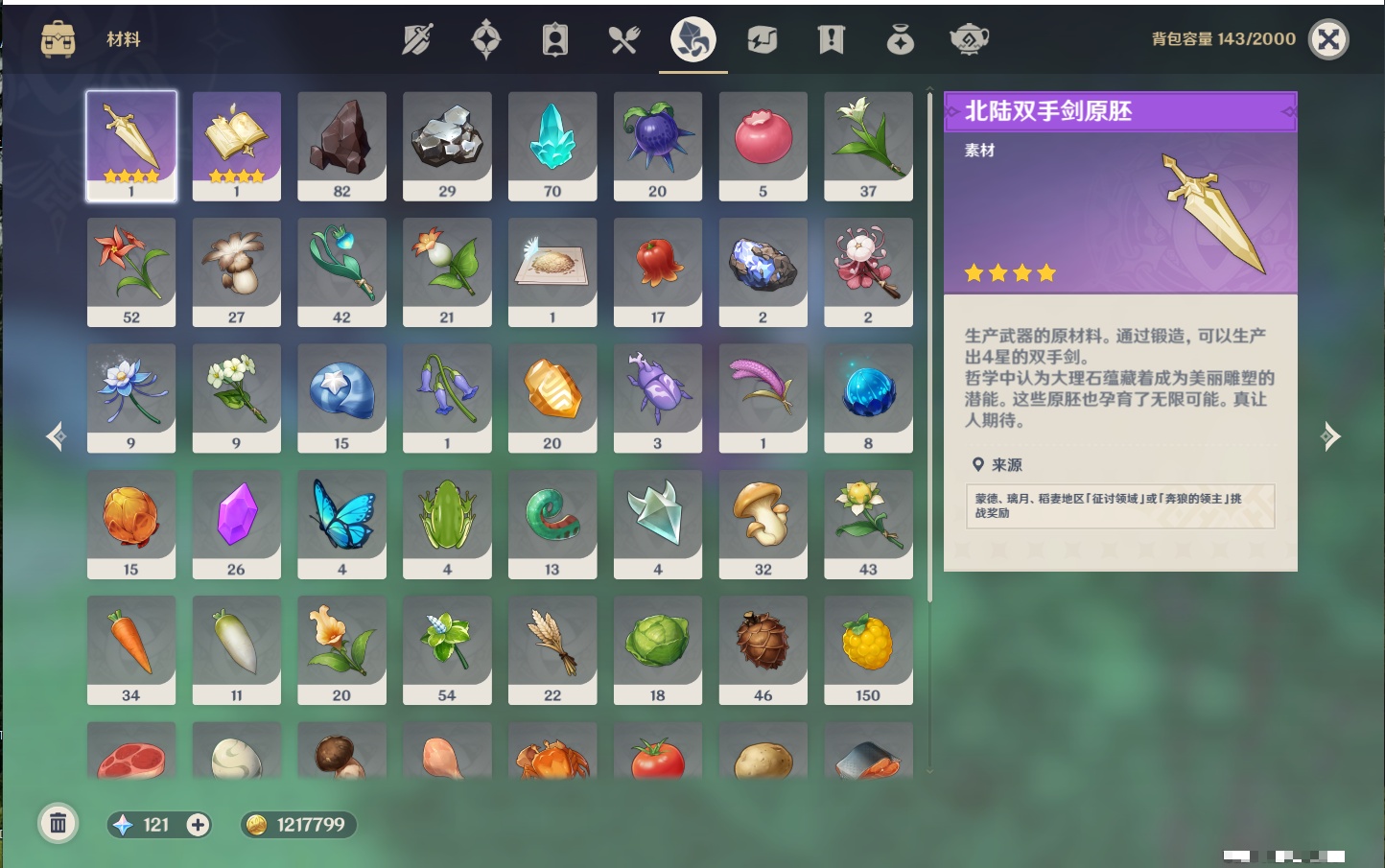This screenshot has height=868, width=1385.
Task: Select the blue butterfly wings item
Action: tap(341, 523)
